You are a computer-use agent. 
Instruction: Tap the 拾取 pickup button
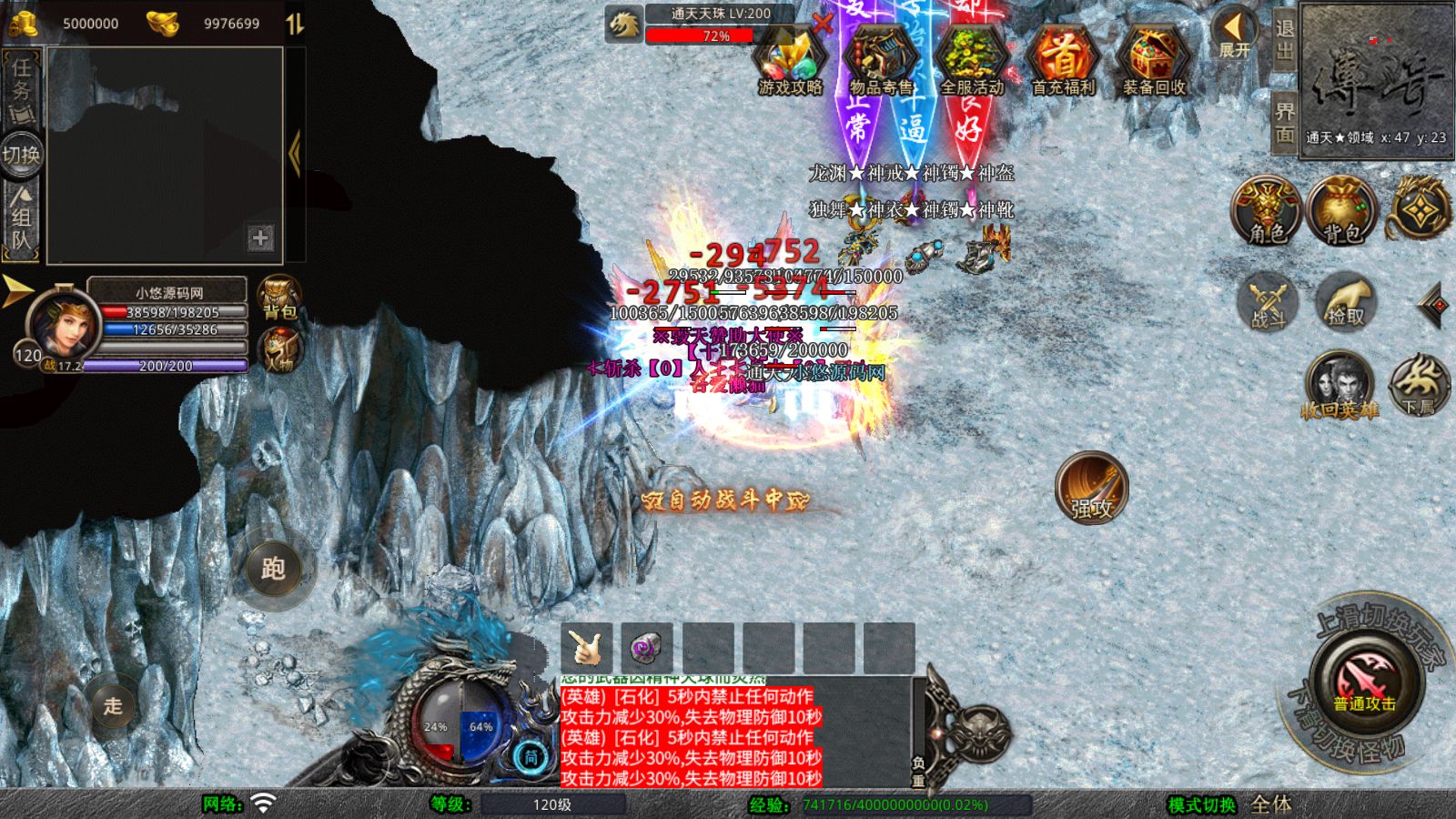point(1346,301)
